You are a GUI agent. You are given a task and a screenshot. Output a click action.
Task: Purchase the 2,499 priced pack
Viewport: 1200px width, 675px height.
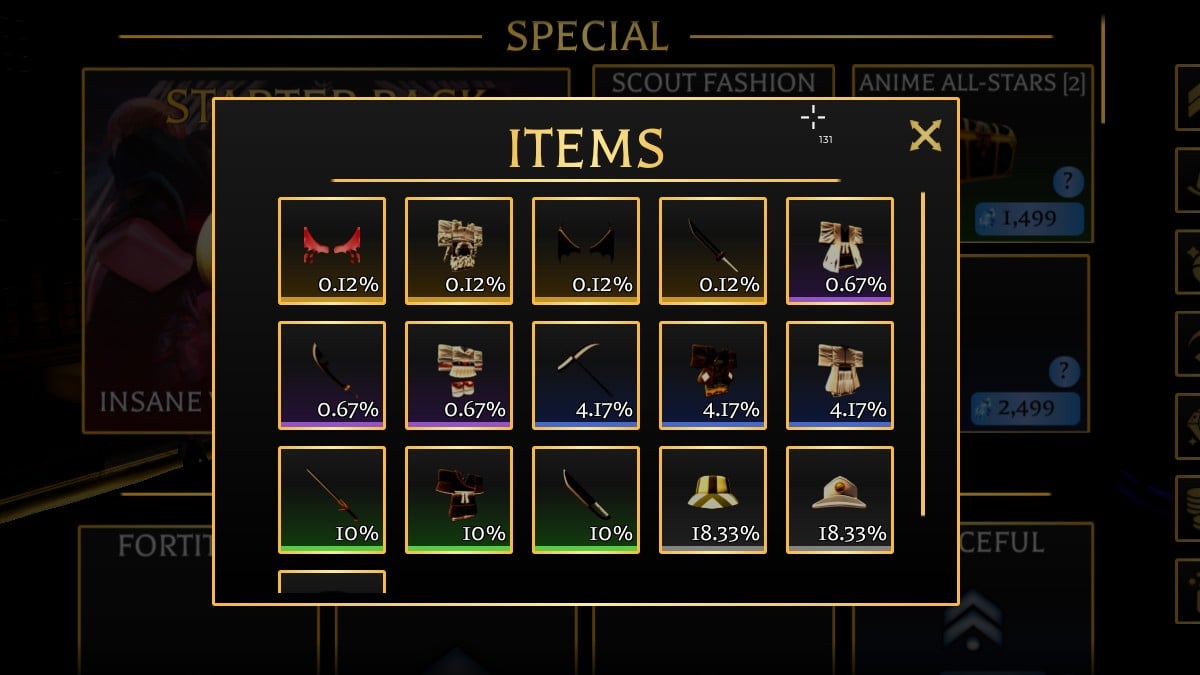[1025, 408]
